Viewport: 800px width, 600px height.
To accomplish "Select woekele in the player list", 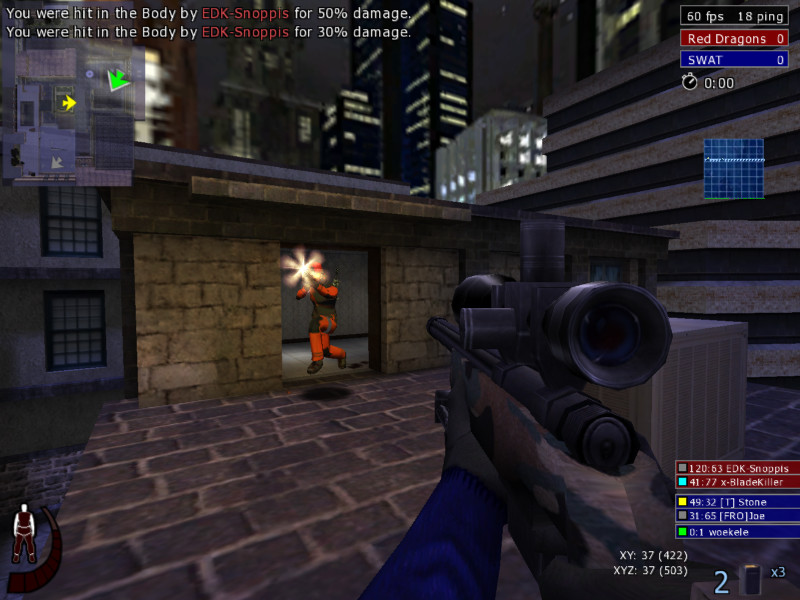I will [x=737, y=532].
